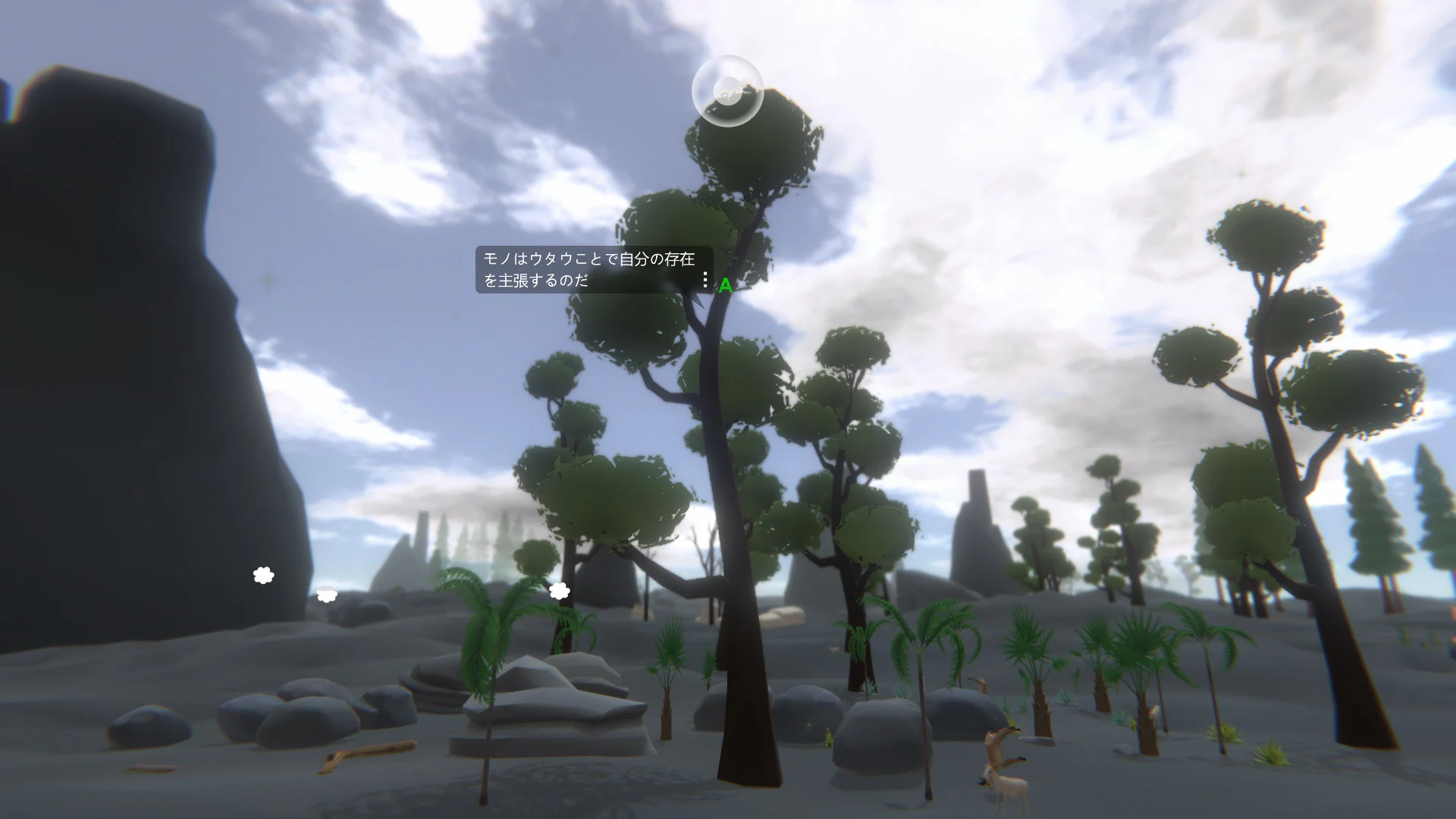Image resolution: width=1456 pixels, height=819 pixels.
Task: Open the dialogue options dots menu
Action: (705, 279)
